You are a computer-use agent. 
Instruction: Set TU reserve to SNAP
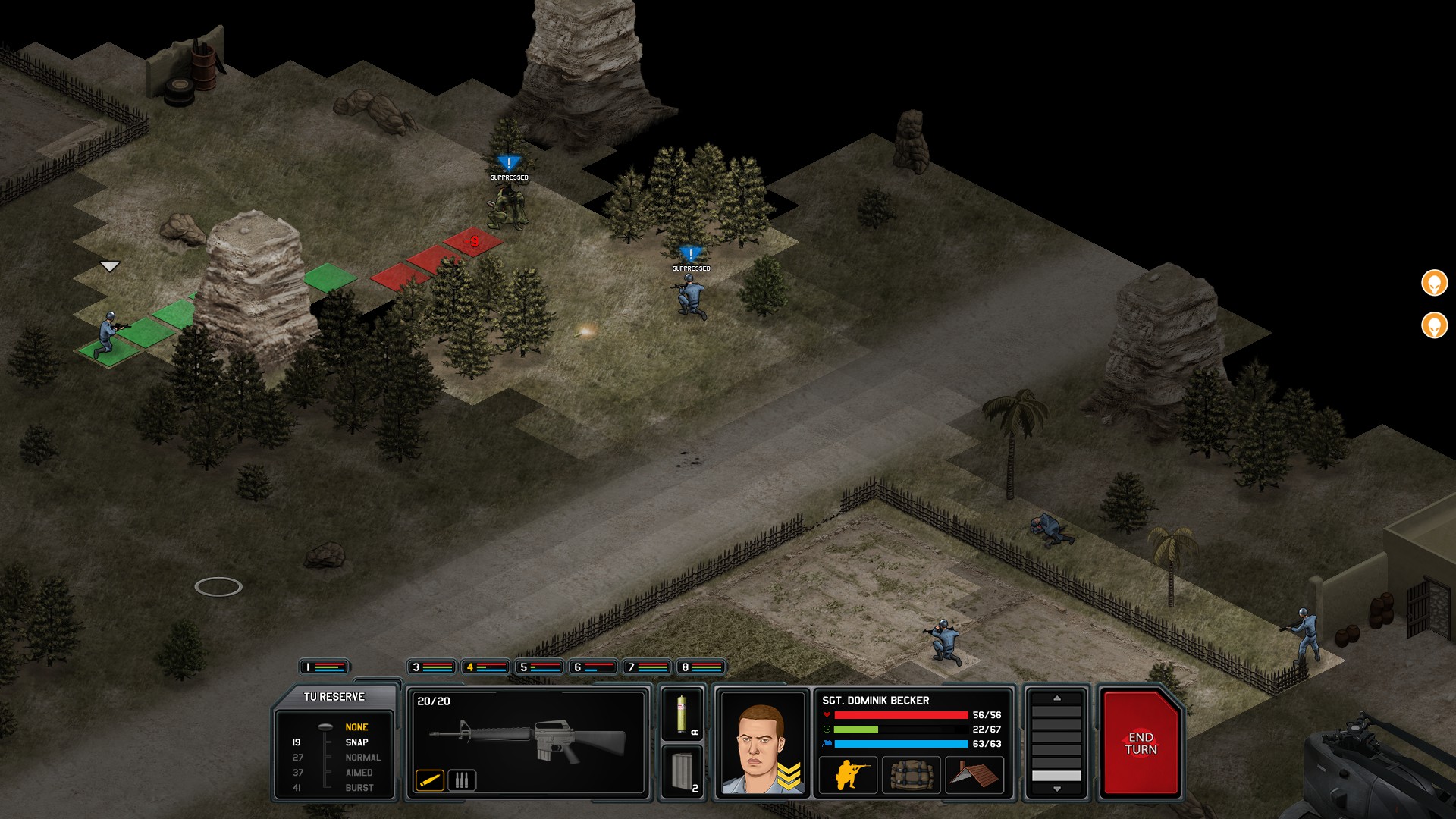pyautogui.click(x=357, y=741)
